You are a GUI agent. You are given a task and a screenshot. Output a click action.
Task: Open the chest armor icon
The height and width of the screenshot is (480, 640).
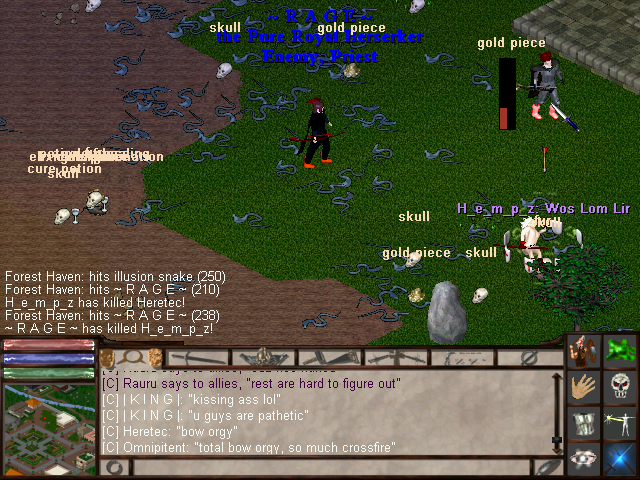(x=585, y=423)
